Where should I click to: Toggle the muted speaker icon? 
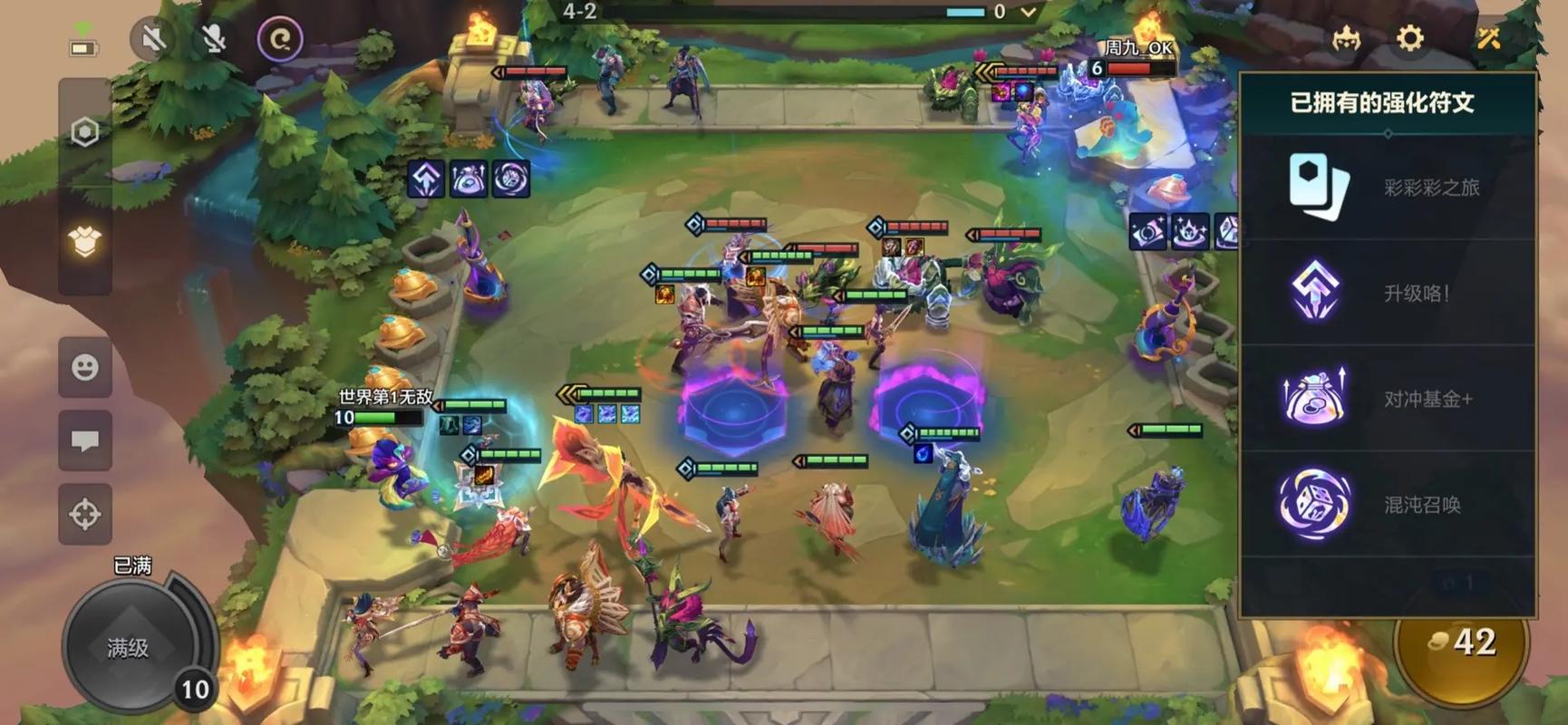153,39
